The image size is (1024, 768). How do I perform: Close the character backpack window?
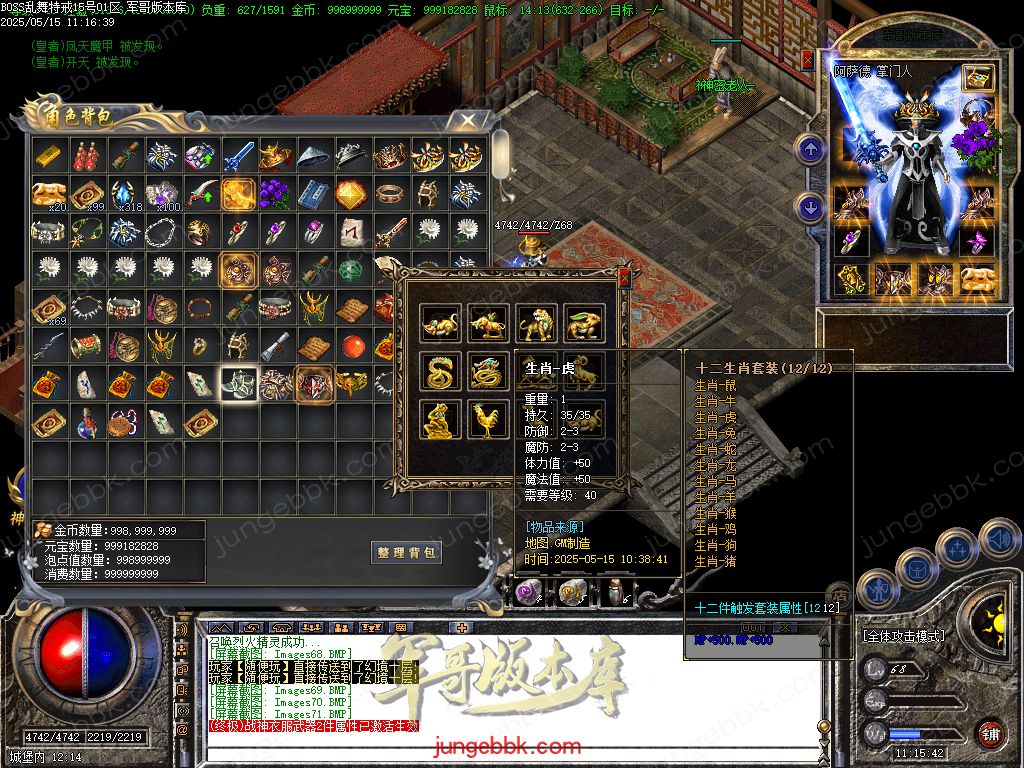467,121
